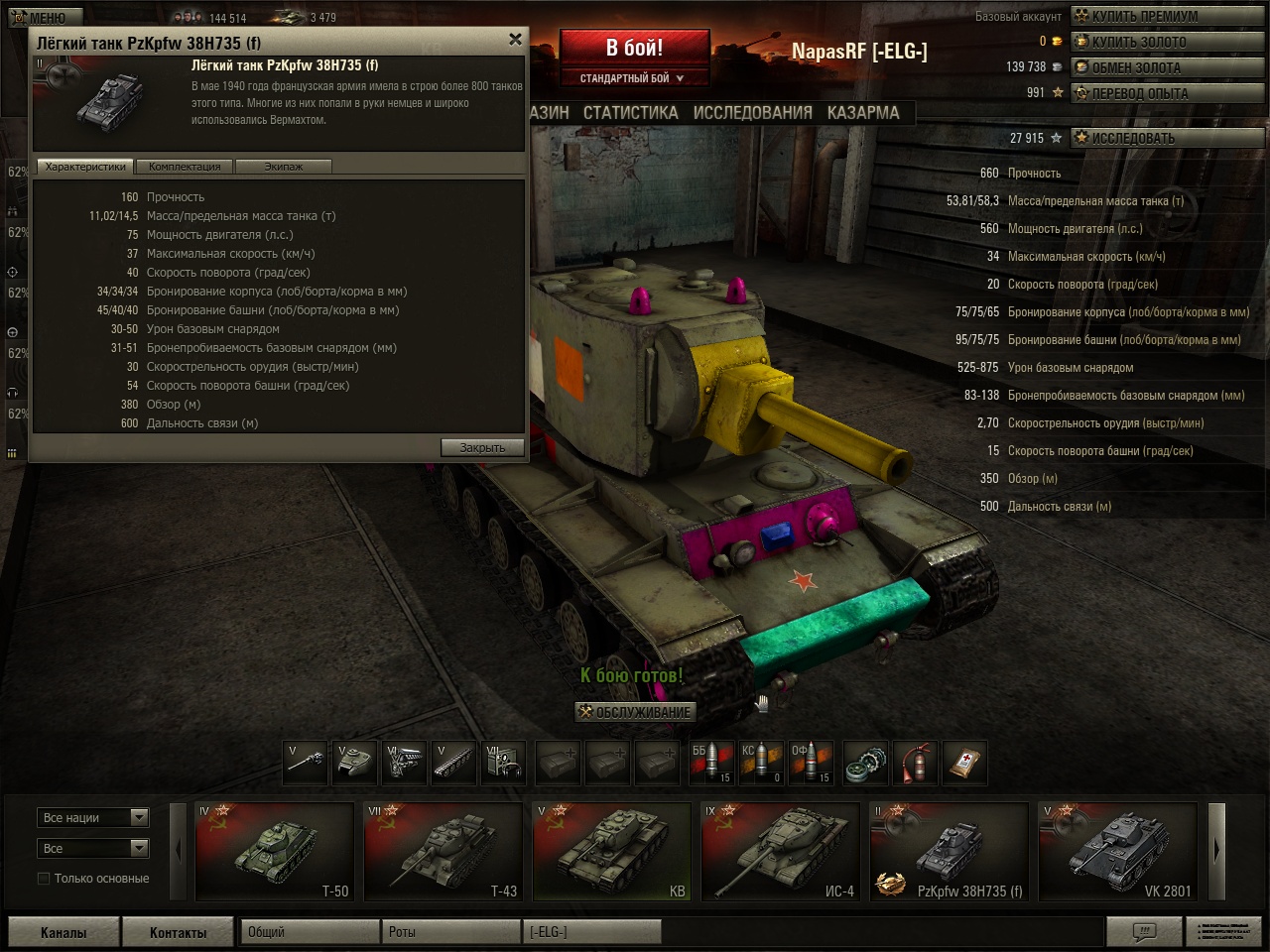1270x952 pixels.
Task: Open ОБСЛУЖИВАНИЕ for the tank
Action: 635,712
